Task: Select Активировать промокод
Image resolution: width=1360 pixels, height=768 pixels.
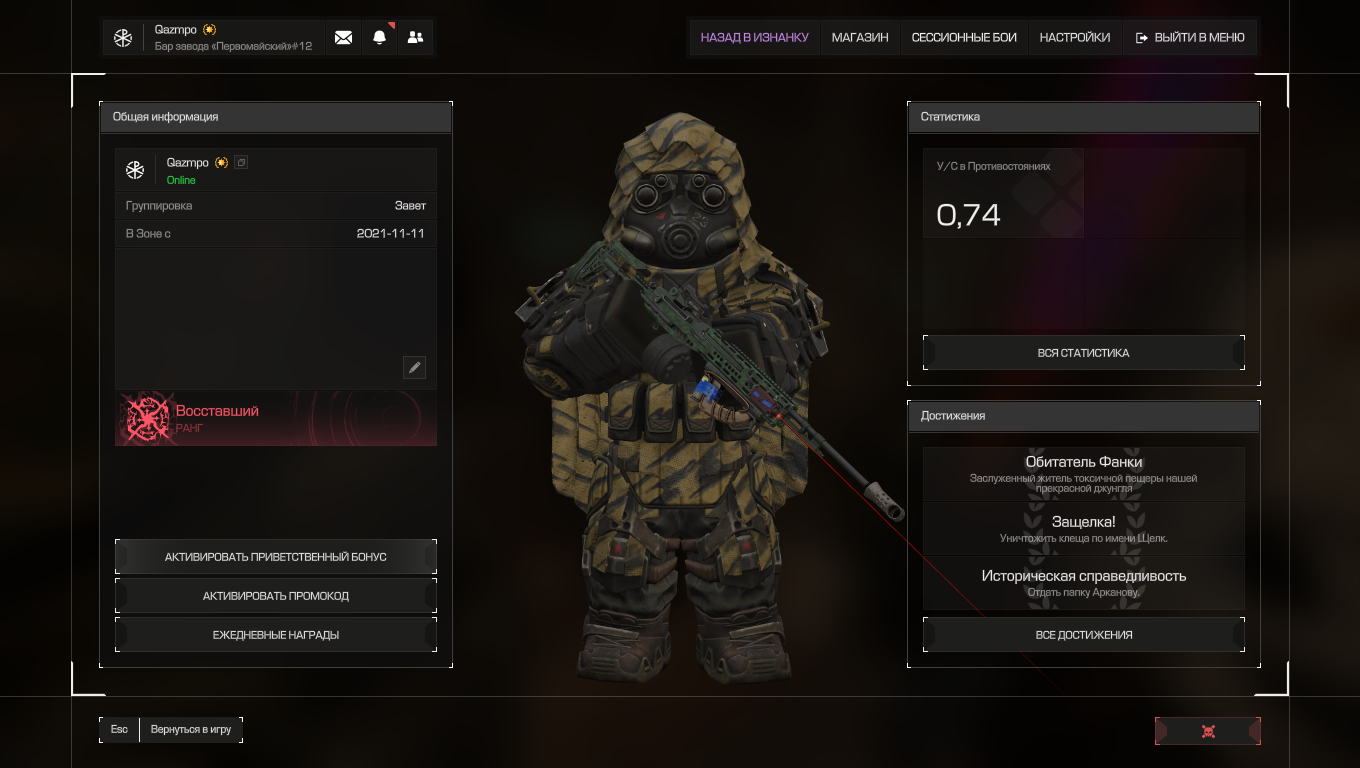Action: [x=276, y=596]
